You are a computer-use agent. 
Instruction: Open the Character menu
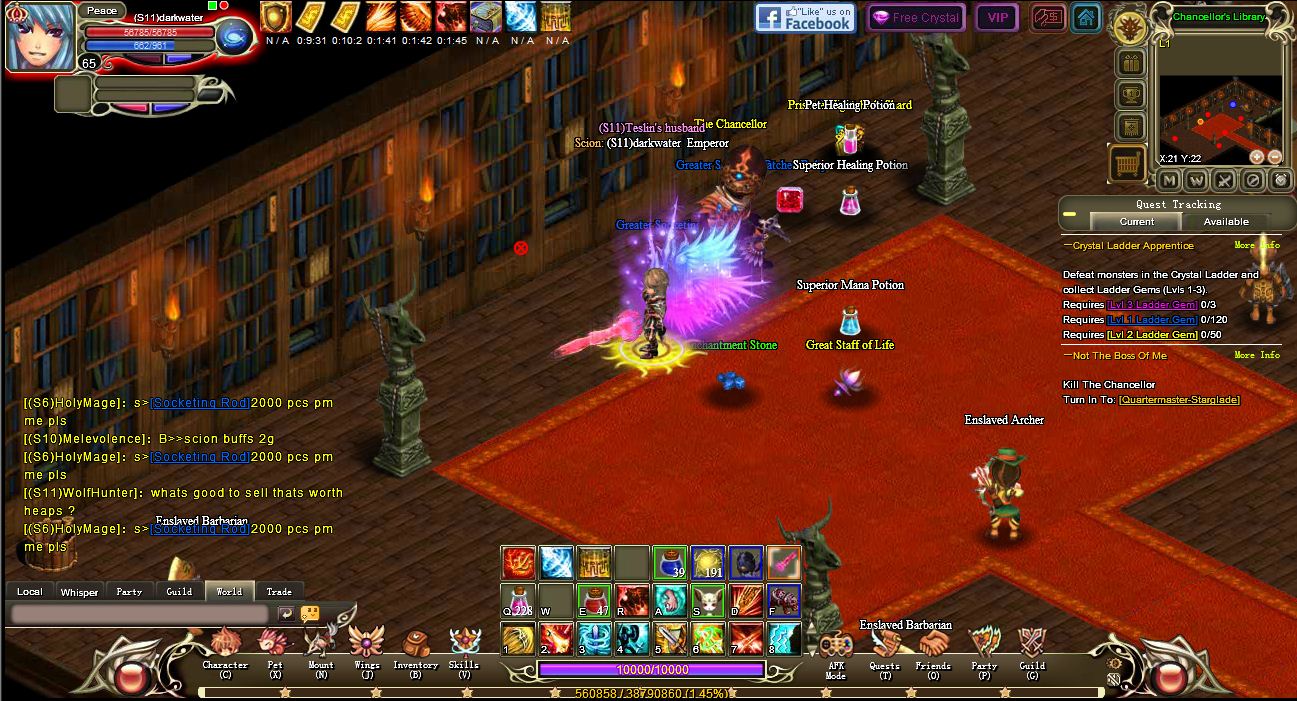pos(225,644)
